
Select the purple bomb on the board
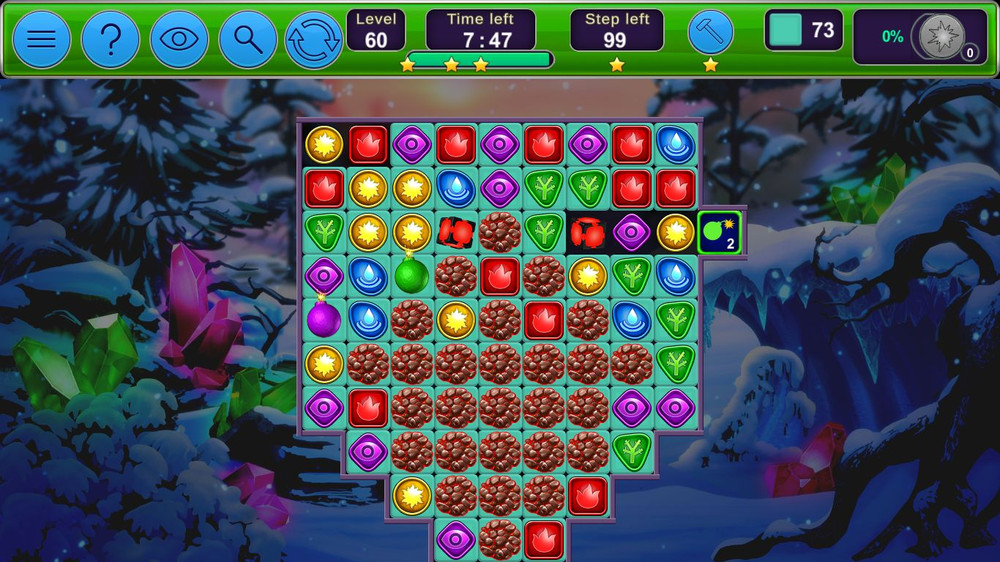[x=324, y=319]
